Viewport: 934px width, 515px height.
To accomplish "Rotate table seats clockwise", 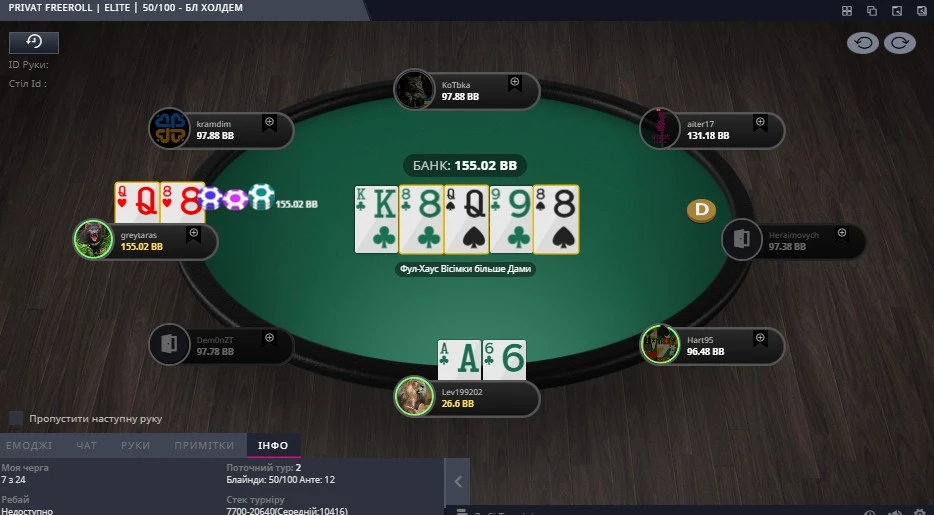I will 899,43.
